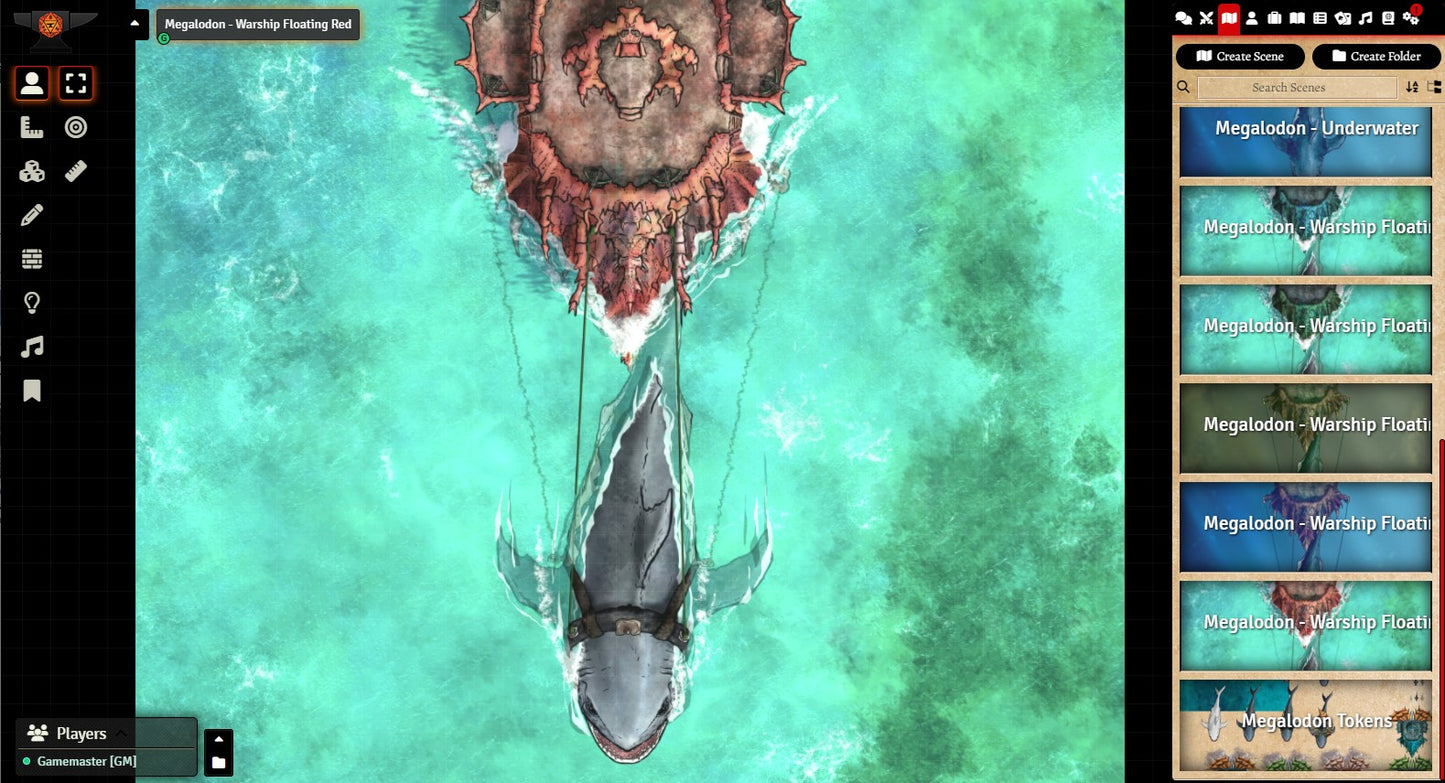Viewport: 1445px width, 783px height.
Task: Open the Actors directory tab
Action: [1251, 18]
